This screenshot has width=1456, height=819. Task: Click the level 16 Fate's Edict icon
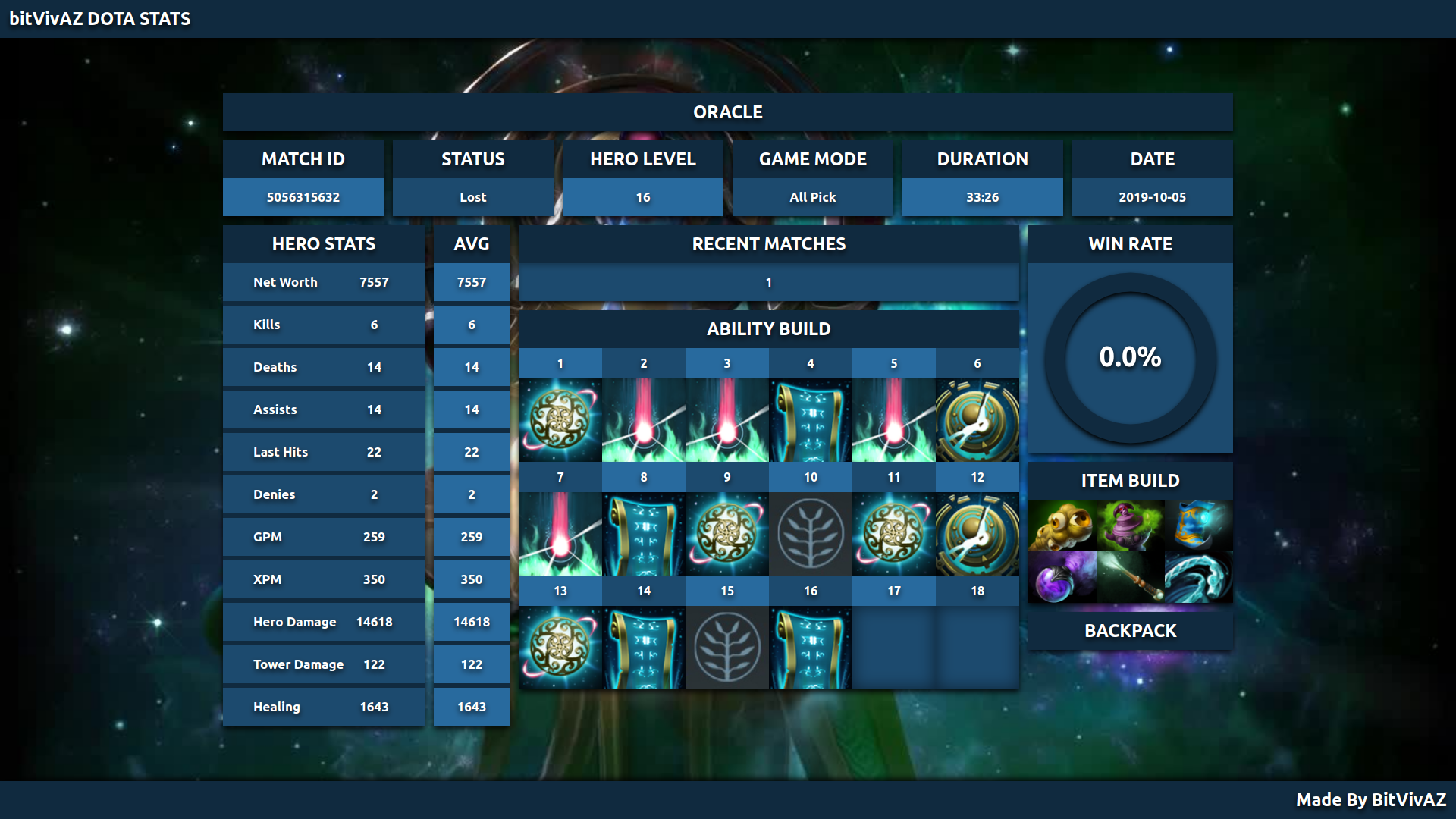click(x=811, y=648)
